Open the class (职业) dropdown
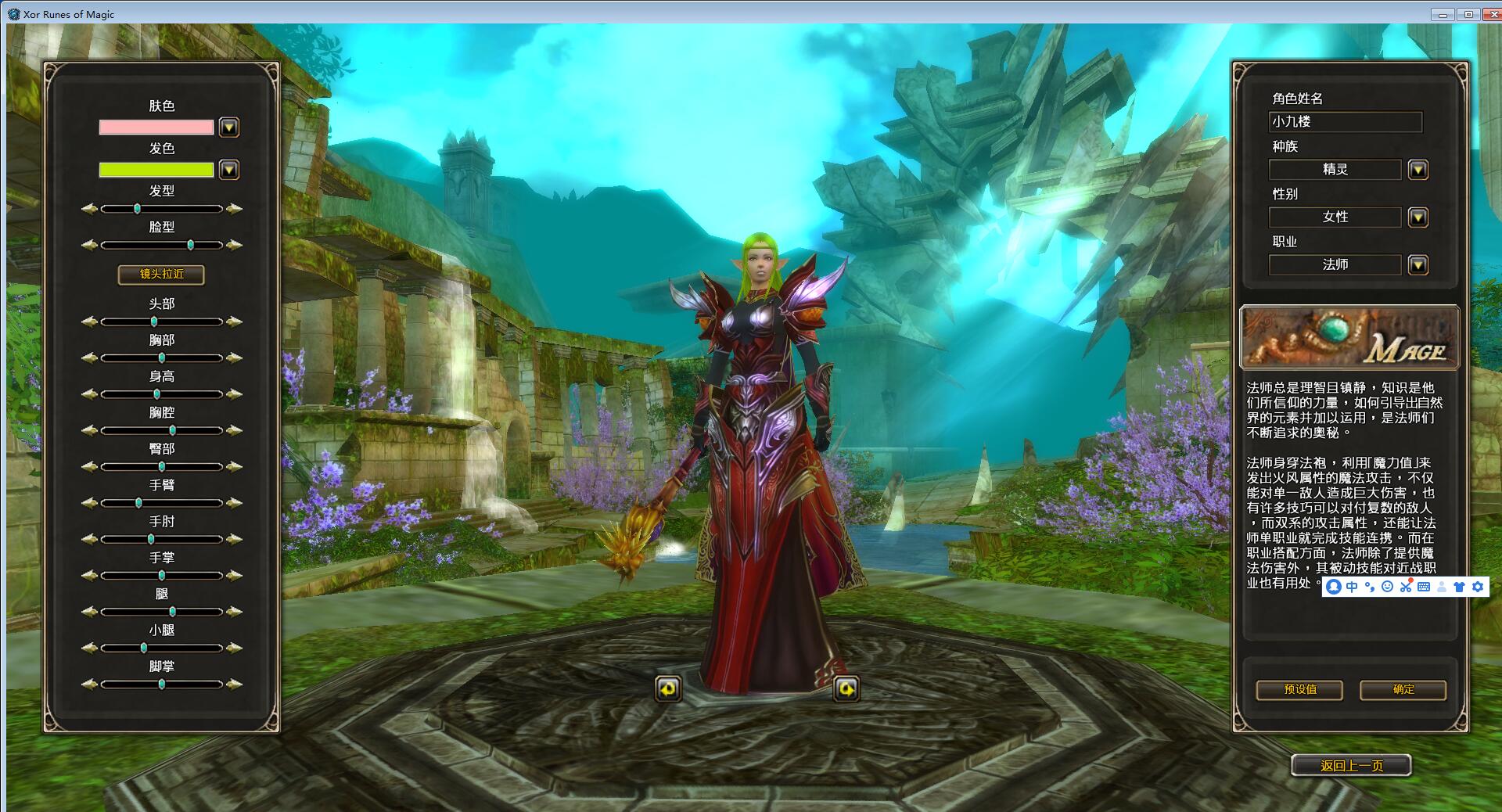Image resolution: width=1502 pixels, height=812 pixels. [1418, 265]
